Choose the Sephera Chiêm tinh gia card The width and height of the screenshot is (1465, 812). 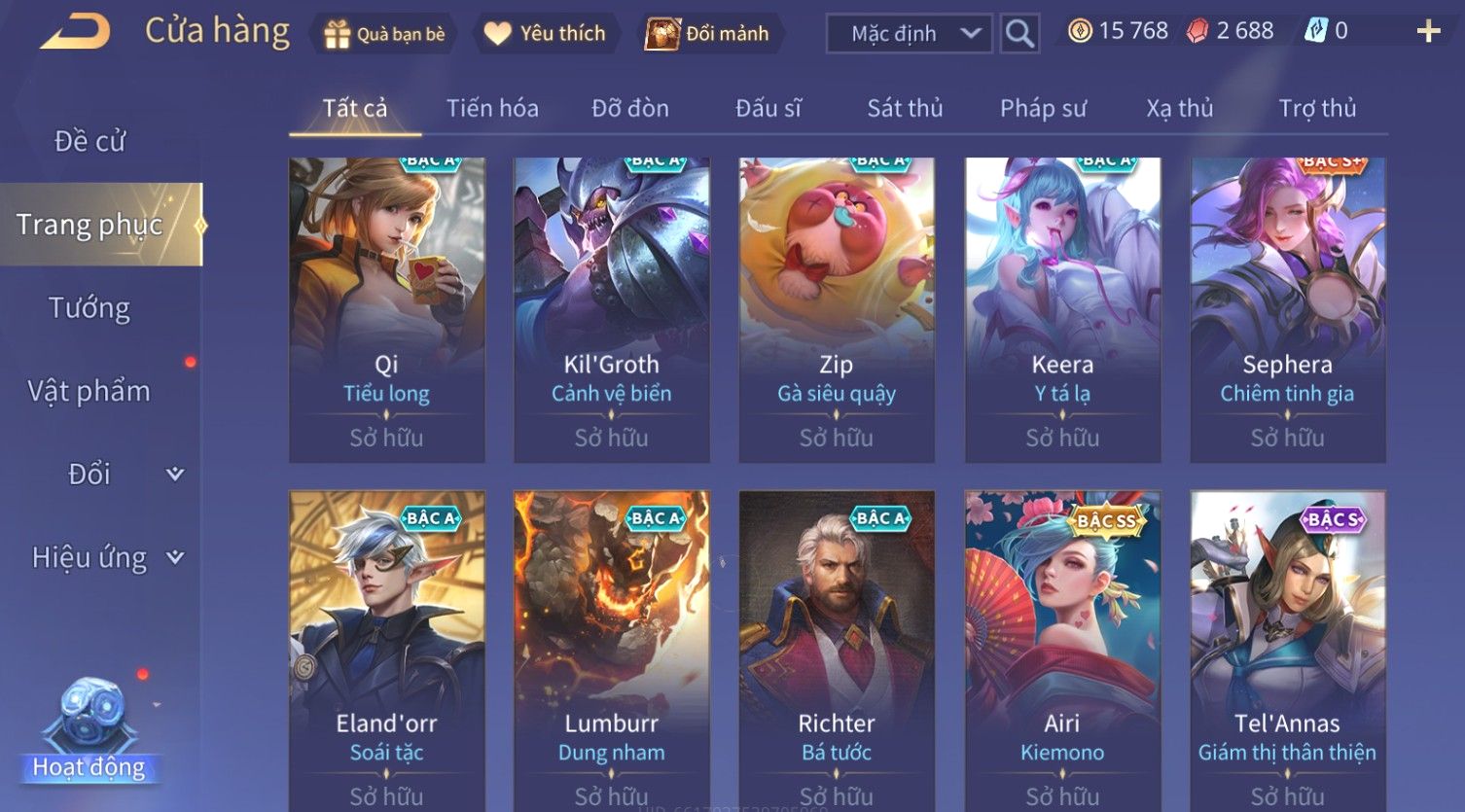[1287, 309]
